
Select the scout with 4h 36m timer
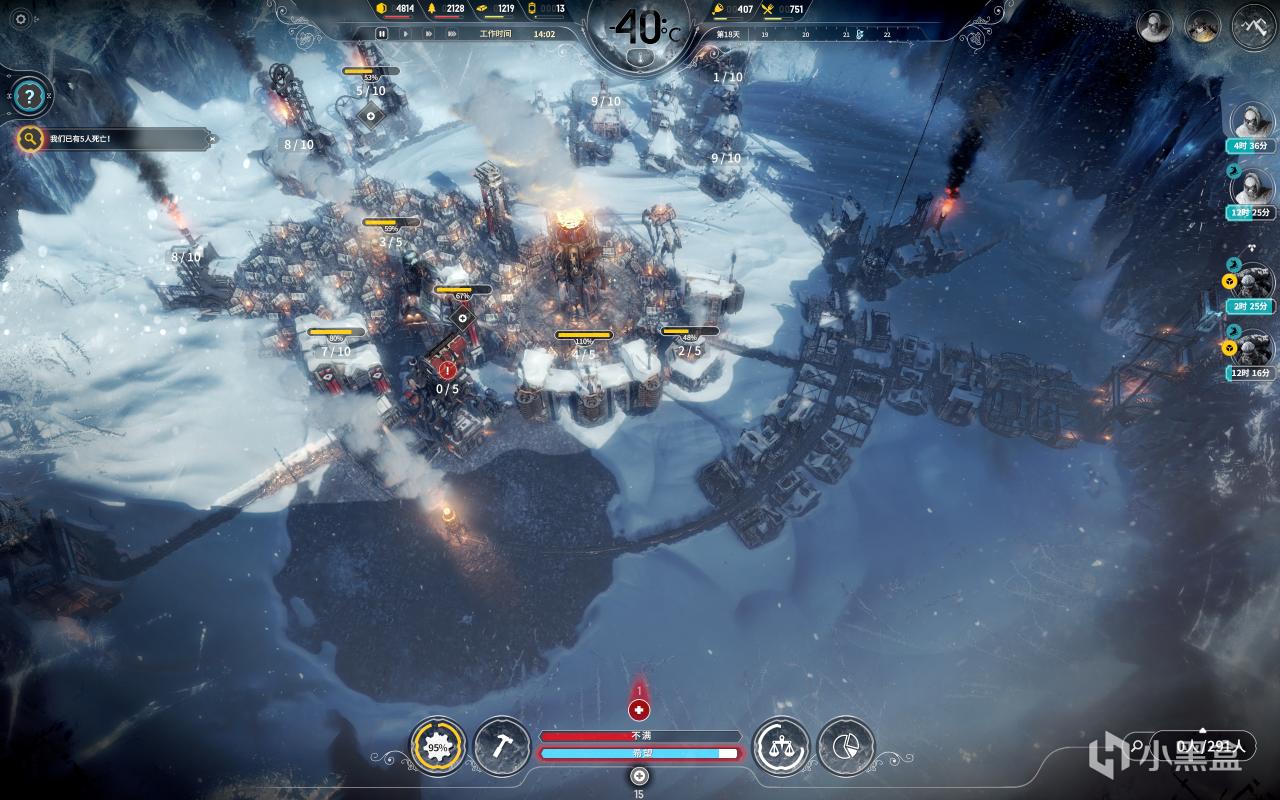coord(1251,122)
